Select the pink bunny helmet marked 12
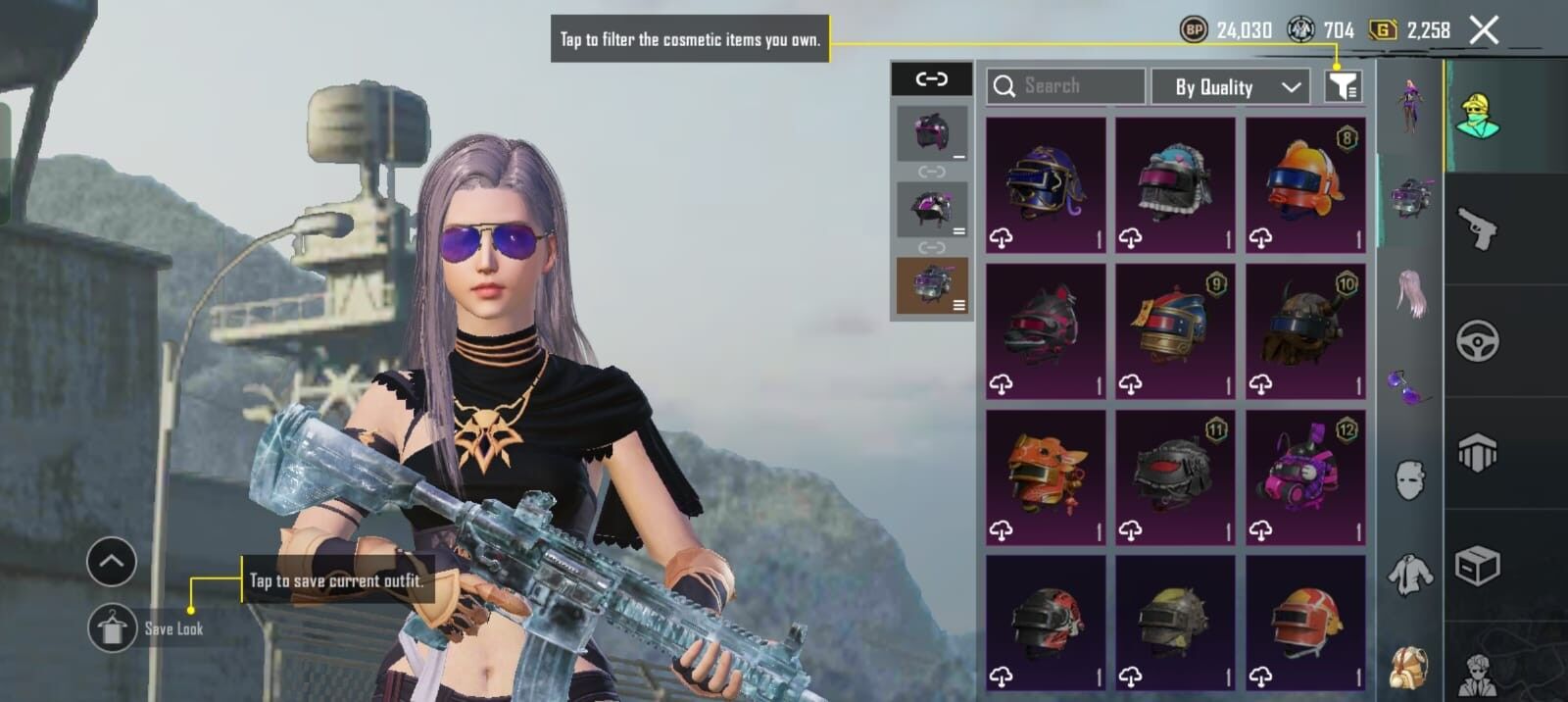The height and width of the screenshot is (702, 1568). click(1304, 476)
